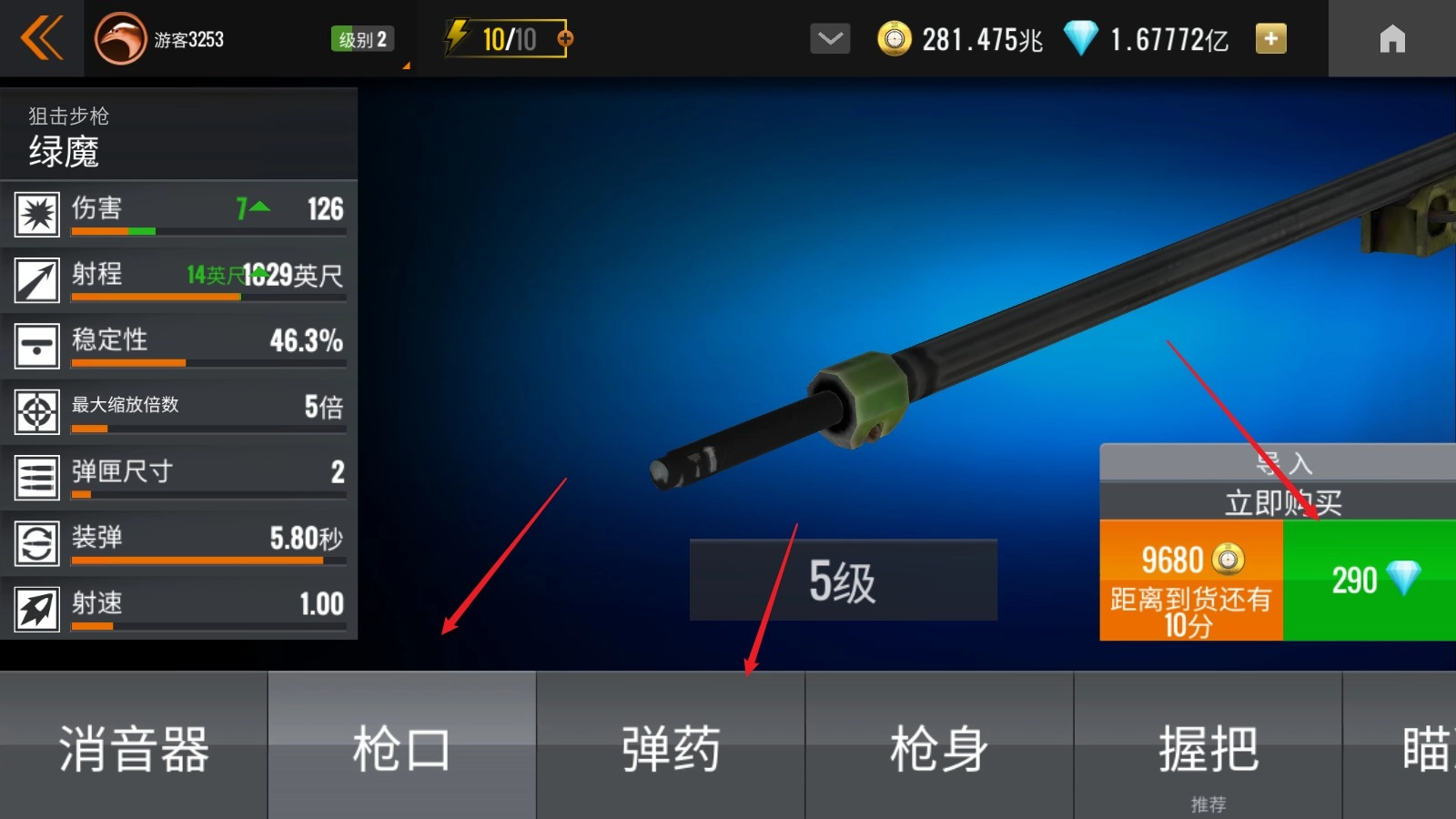Viewport: 1456px width, 819px height.
Task: Click the range (射程) arrow icon
Action: 36,279
